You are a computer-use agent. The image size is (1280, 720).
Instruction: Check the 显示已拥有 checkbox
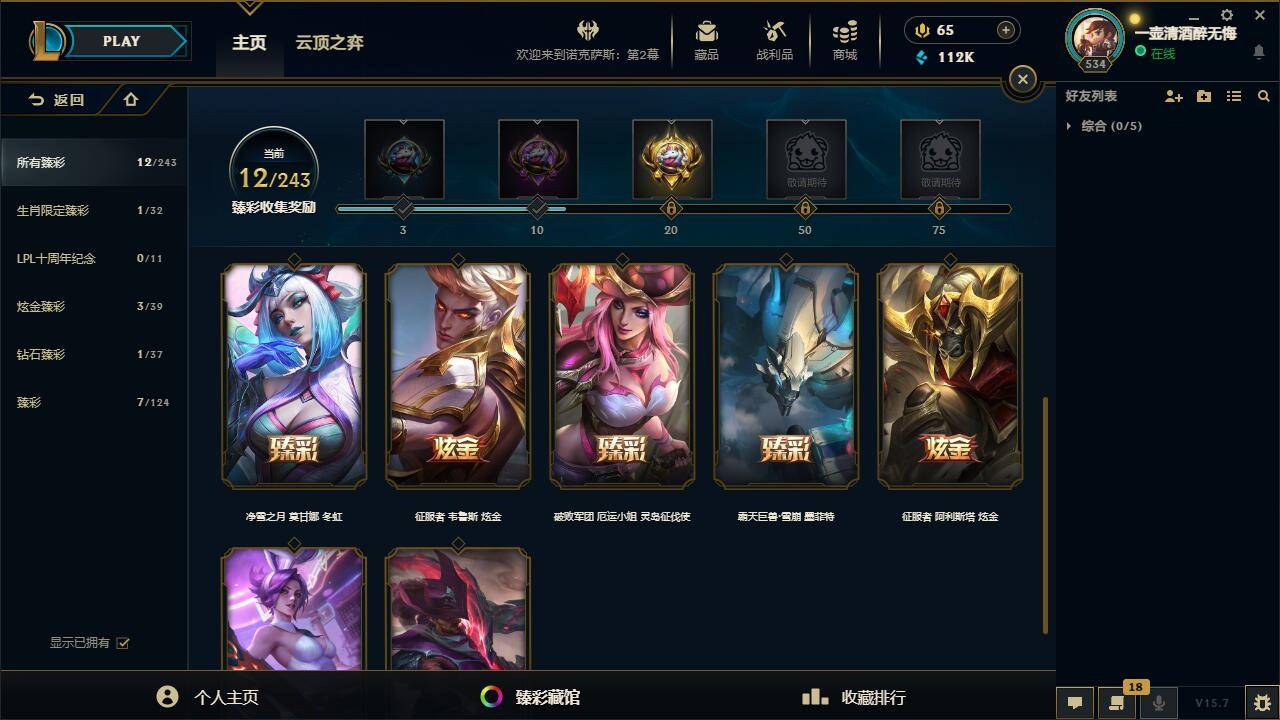[x=122, y=643]
